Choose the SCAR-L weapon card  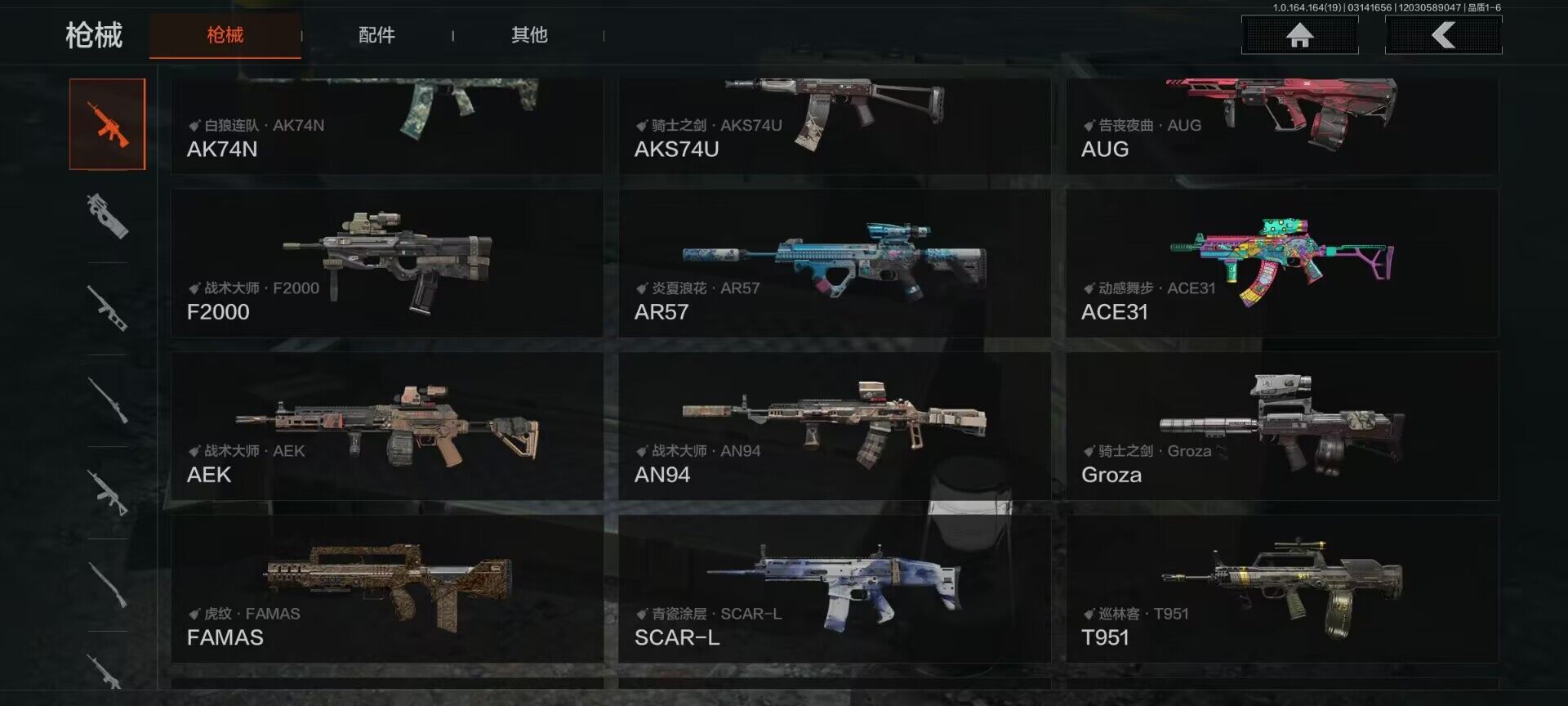pyautogui.click(x=834, y=588)
